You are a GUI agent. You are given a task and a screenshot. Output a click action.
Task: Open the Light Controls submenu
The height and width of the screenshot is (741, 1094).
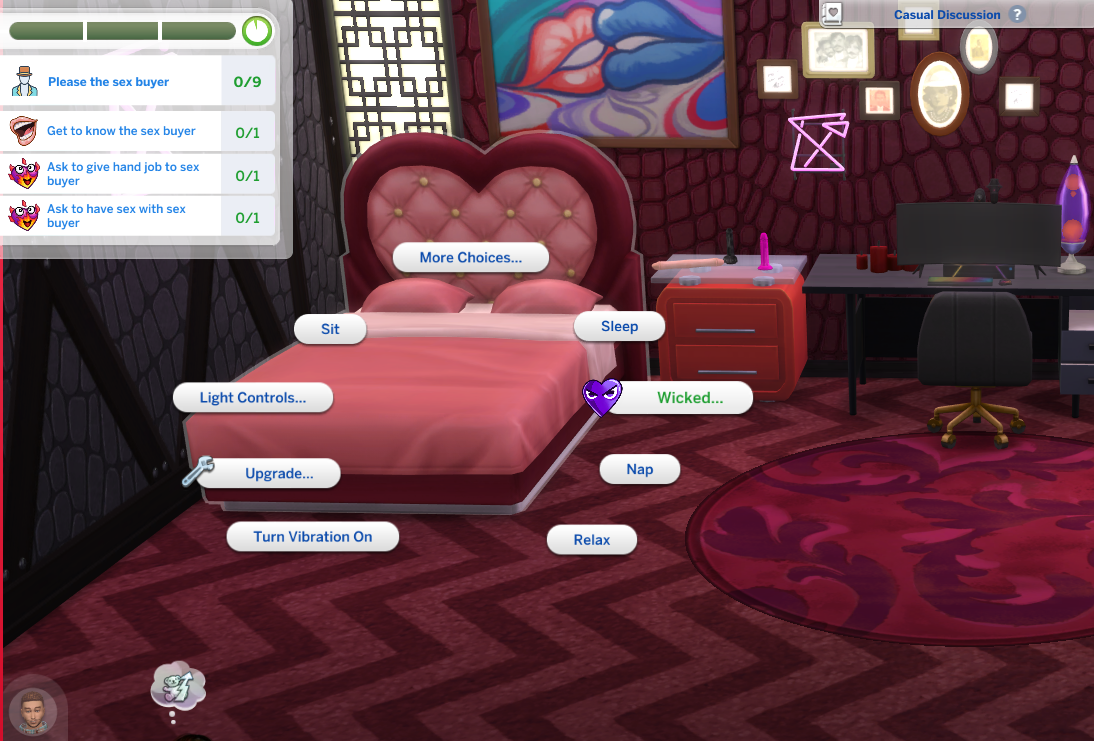(252, 398)
